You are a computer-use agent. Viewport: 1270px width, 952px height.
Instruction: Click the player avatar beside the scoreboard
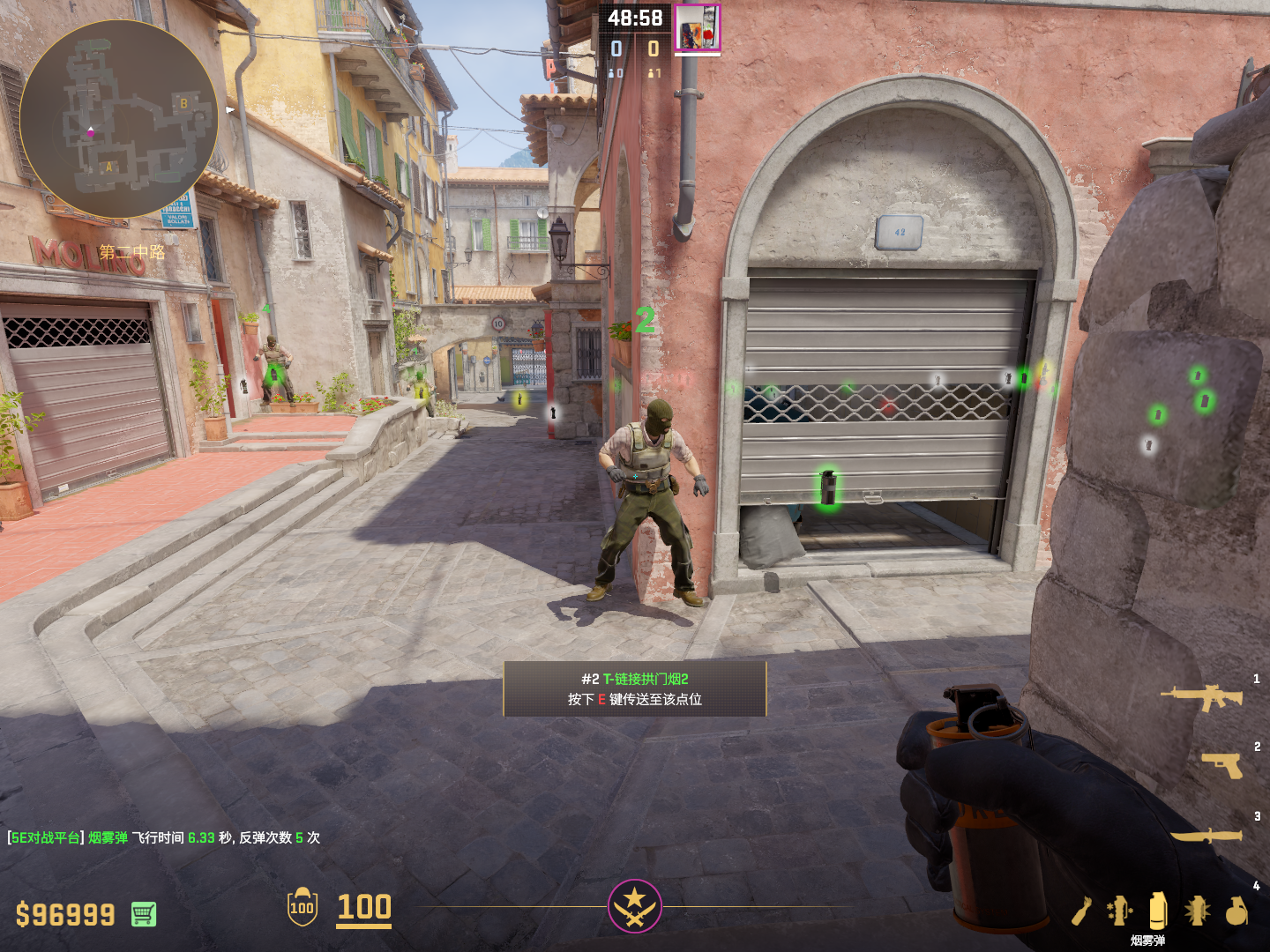click(698, 27)
